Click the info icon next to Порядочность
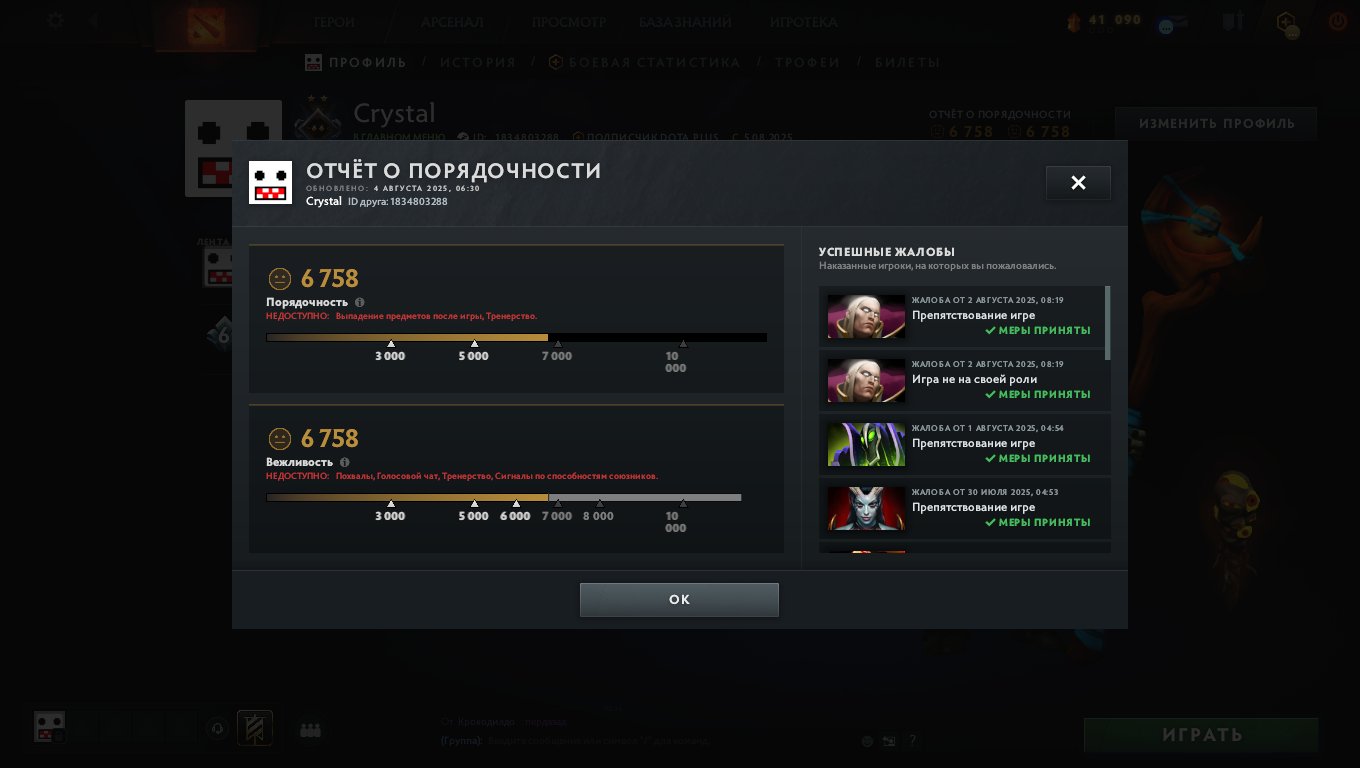Screen dimensions: 1360x768 [359, 302]
